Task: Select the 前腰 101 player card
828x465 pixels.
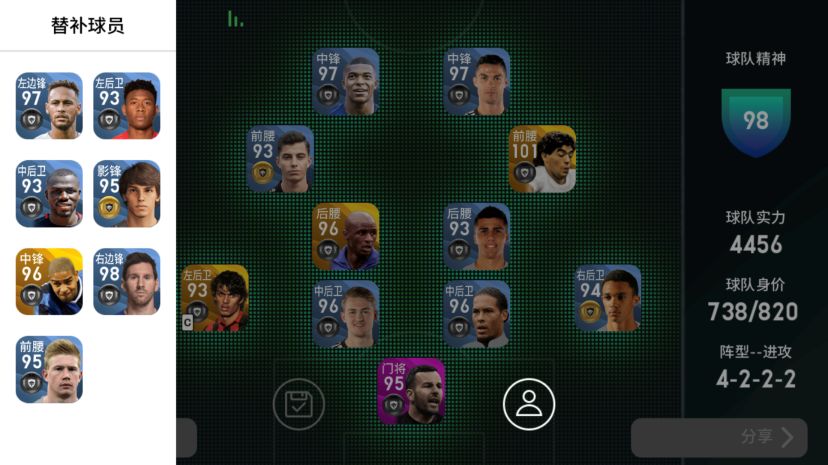Action: (542, 159)
